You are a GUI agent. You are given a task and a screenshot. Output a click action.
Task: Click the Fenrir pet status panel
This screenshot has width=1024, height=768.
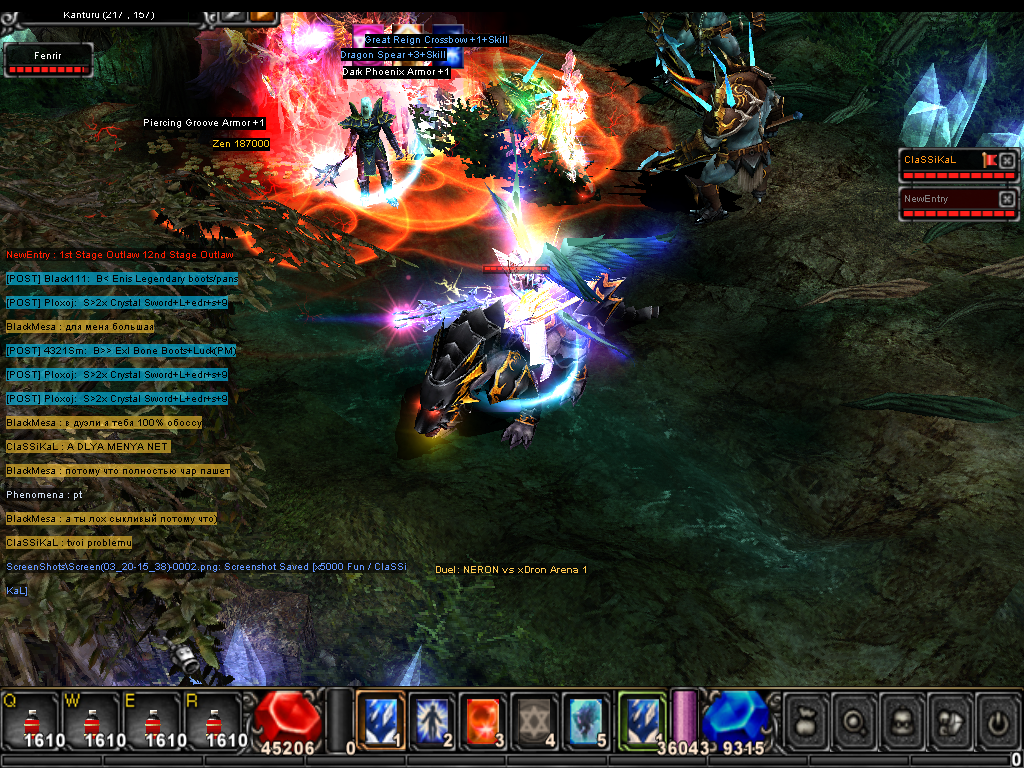49,59
